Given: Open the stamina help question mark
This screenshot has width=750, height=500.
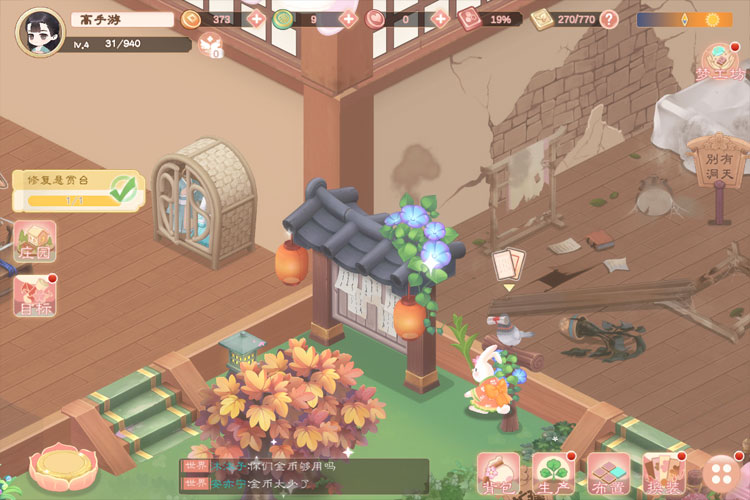Looking at the screenshot, I should pyautogui.click(x=609, y=19).
